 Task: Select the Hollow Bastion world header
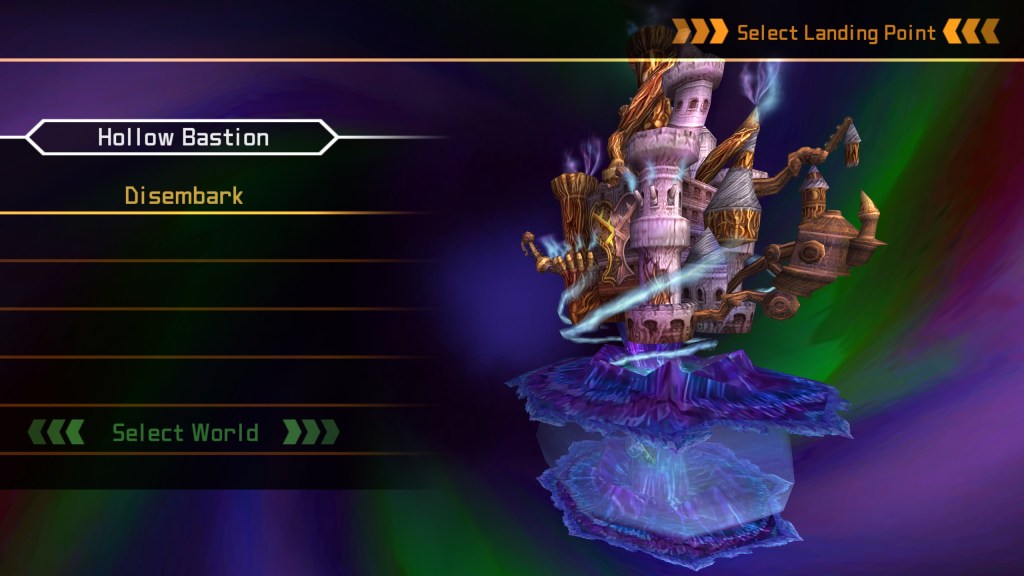(x=183, y=138)
